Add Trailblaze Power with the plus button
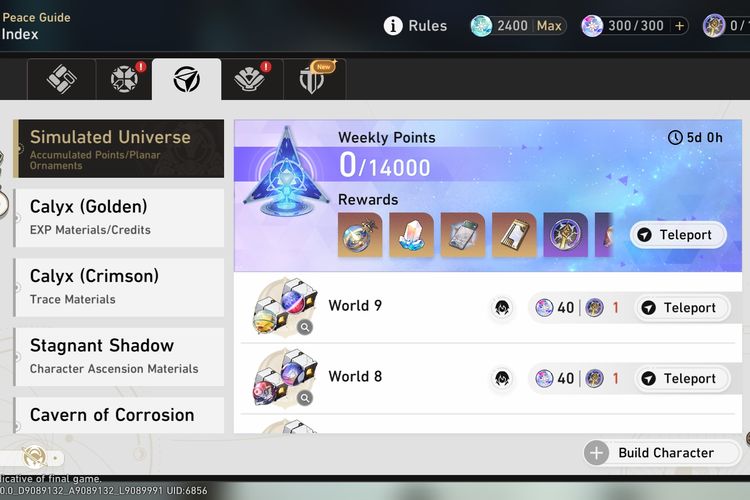 680,26
